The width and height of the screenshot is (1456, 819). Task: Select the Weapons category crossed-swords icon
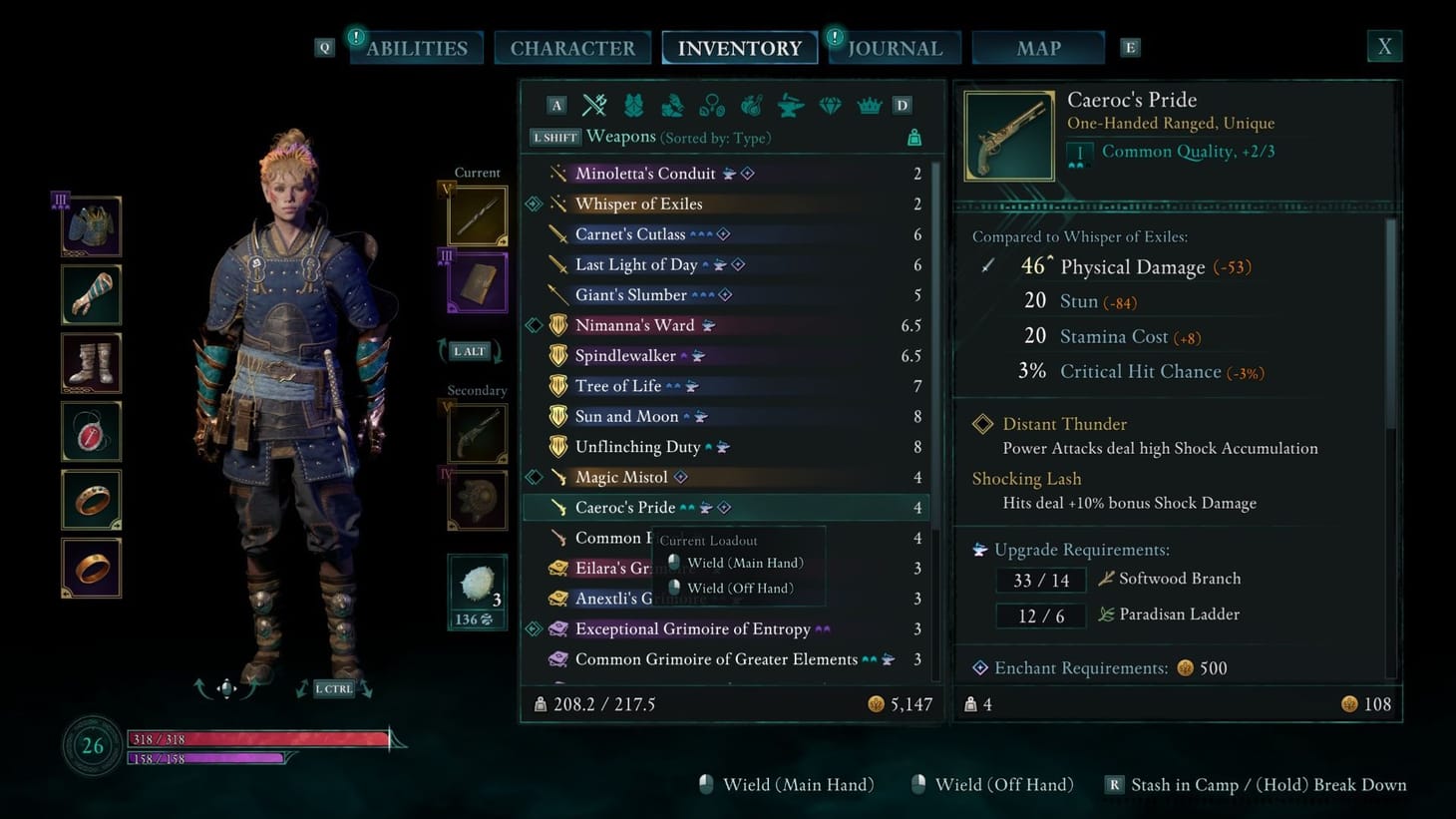tap(595, 105)
